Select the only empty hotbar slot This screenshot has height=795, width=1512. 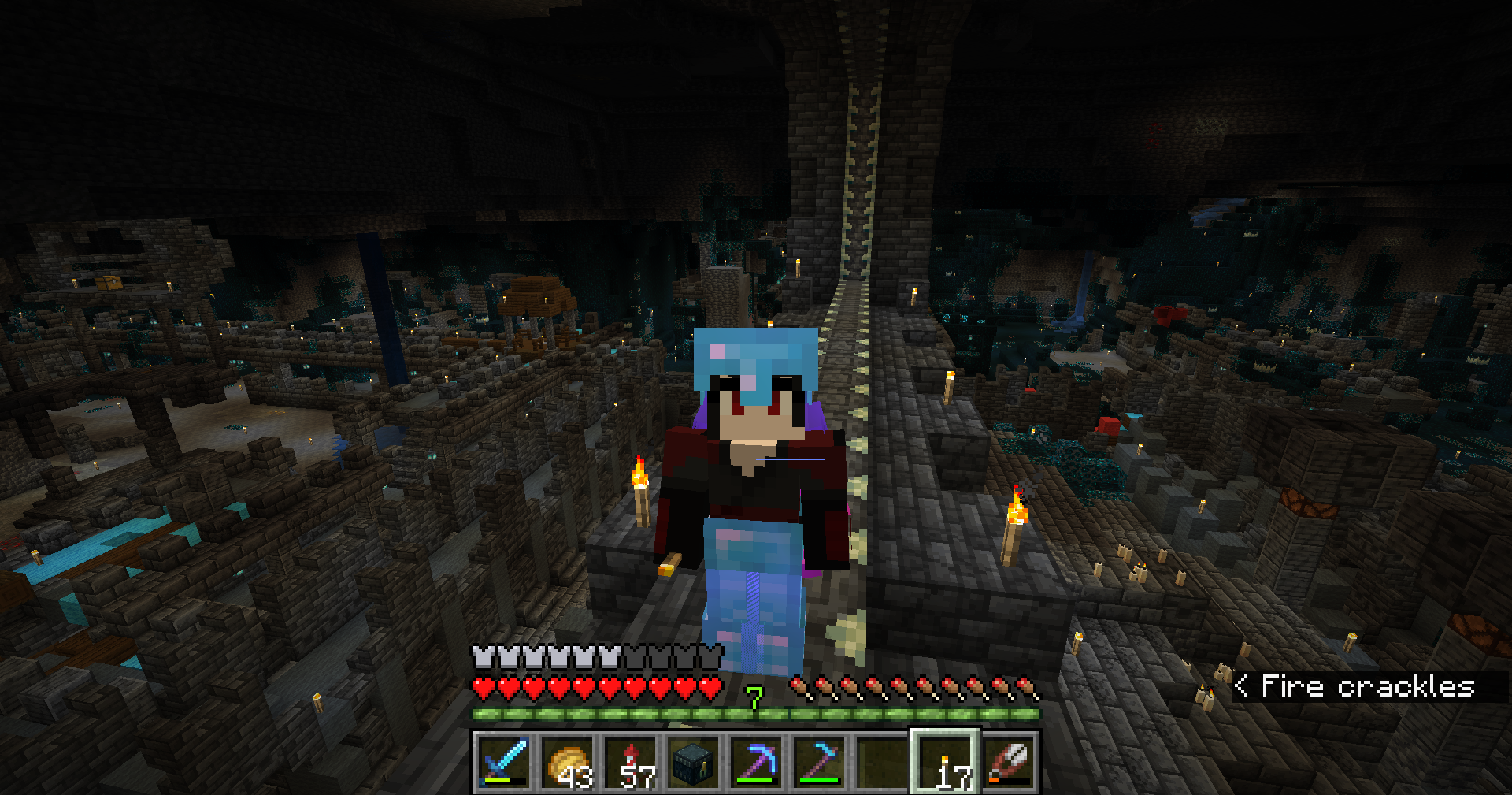882,761
